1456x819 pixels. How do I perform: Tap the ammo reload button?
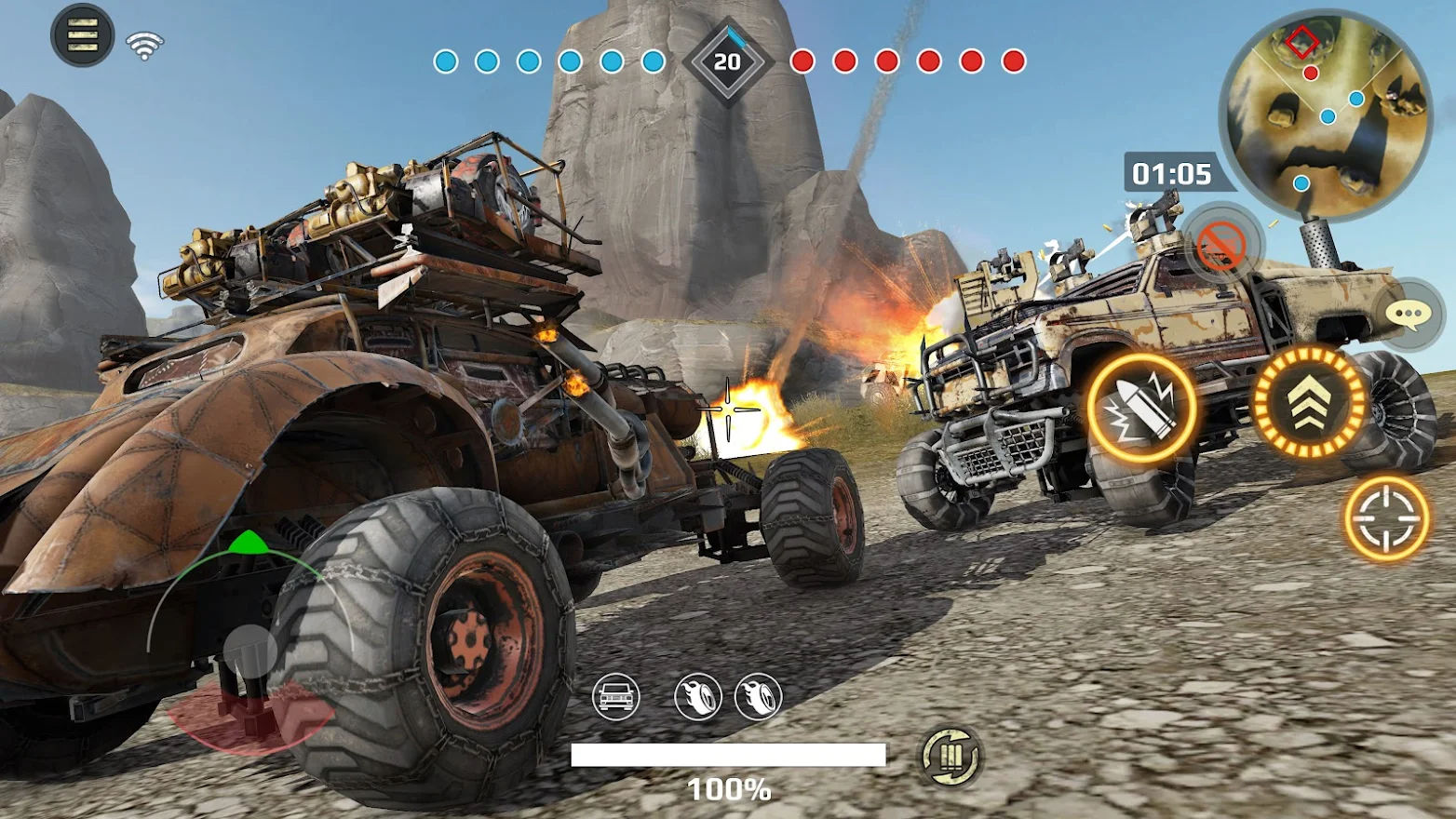pyautogui.click(x=950, y=757)
